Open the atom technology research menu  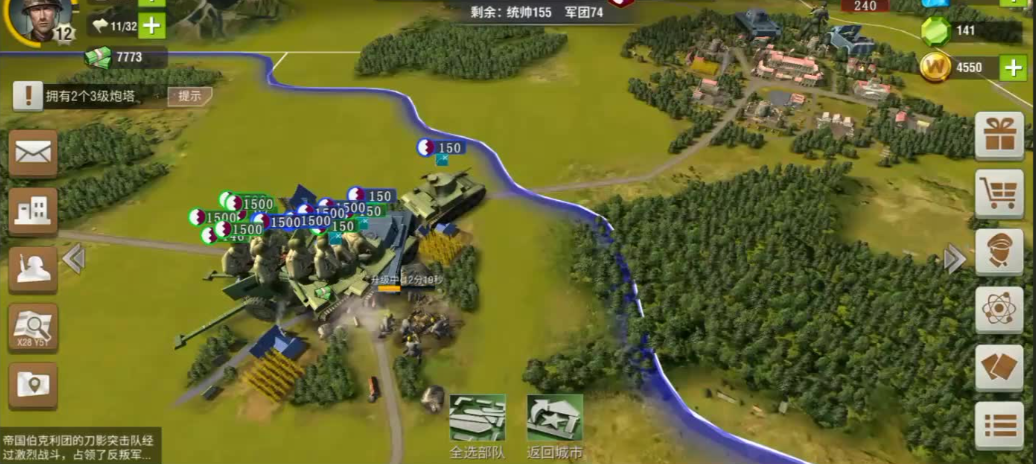tap(999, 309)
